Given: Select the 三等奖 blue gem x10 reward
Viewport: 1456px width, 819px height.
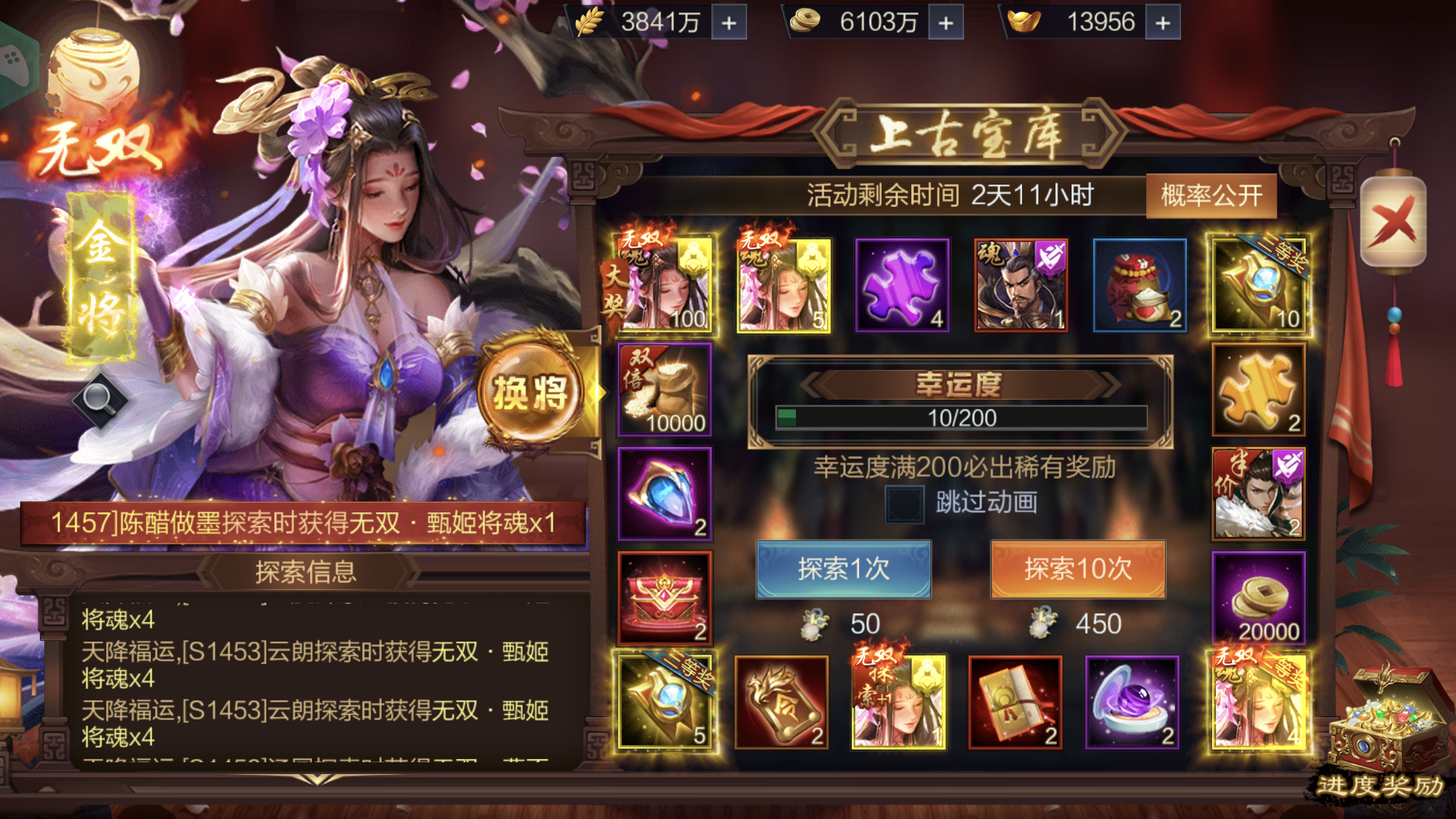Looking at the screenshot, I should click(1259, 285).
